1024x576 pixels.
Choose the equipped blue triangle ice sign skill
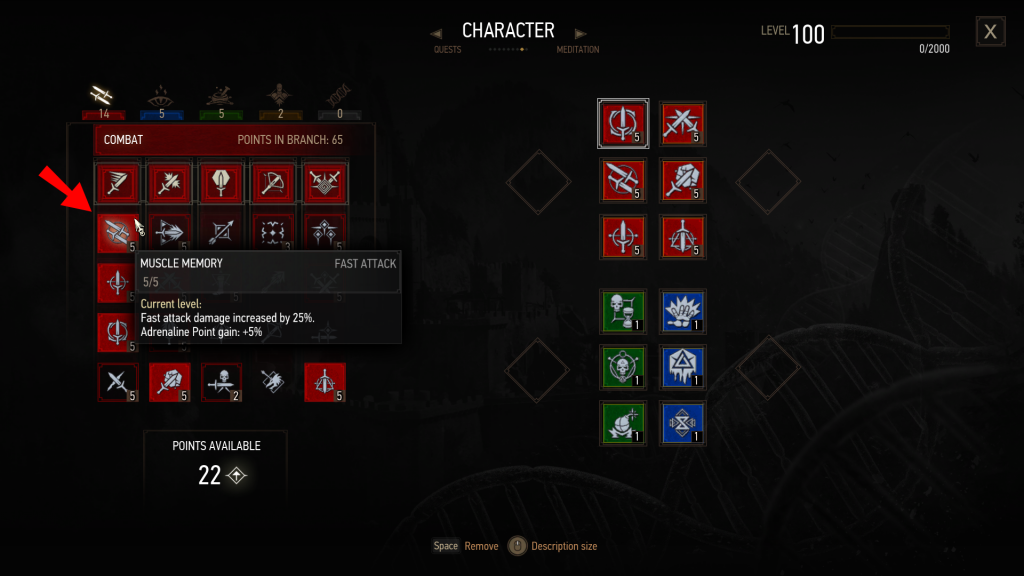pos(683,365)
